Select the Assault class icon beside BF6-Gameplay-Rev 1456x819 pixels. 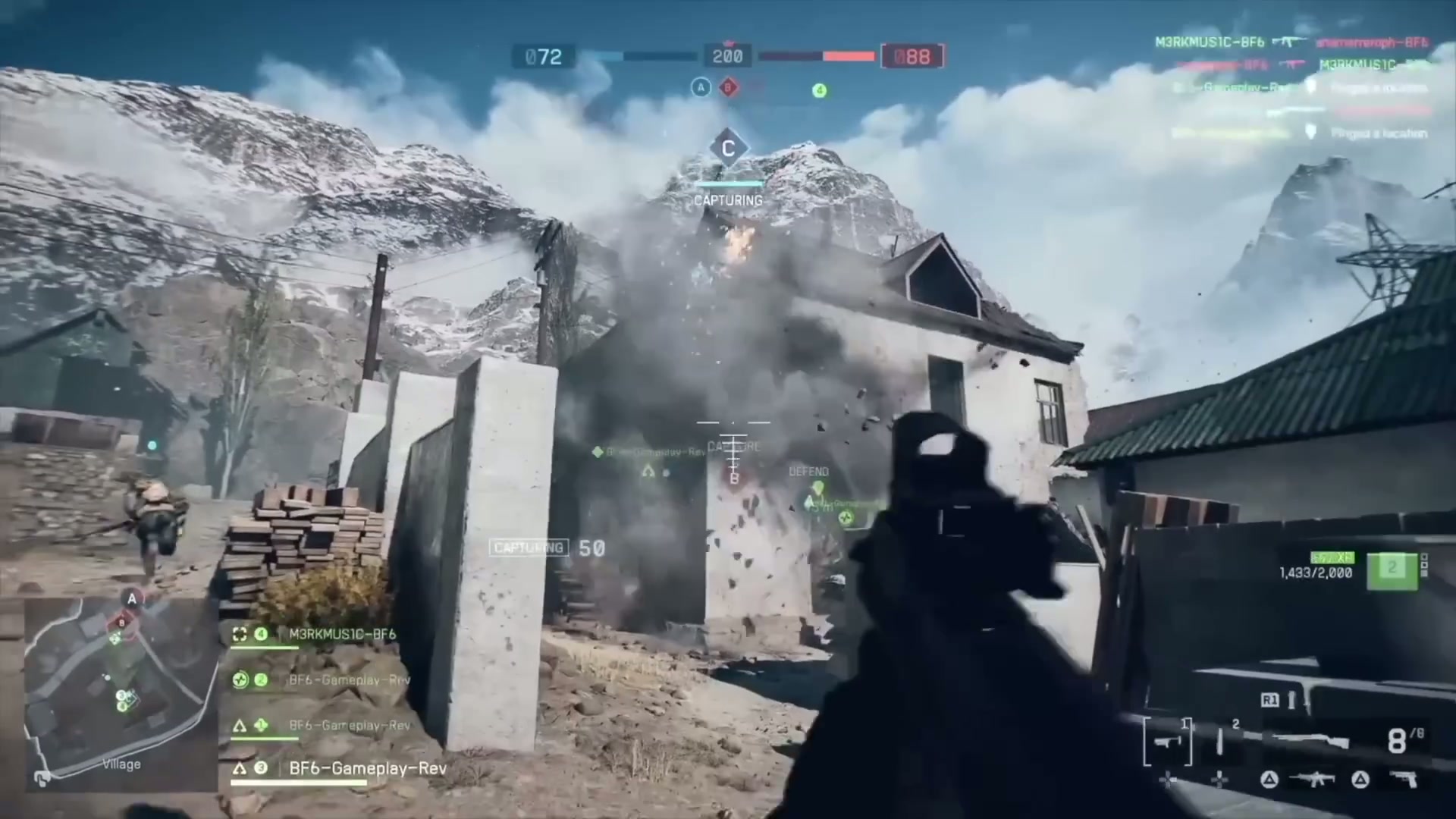[240, 724]
